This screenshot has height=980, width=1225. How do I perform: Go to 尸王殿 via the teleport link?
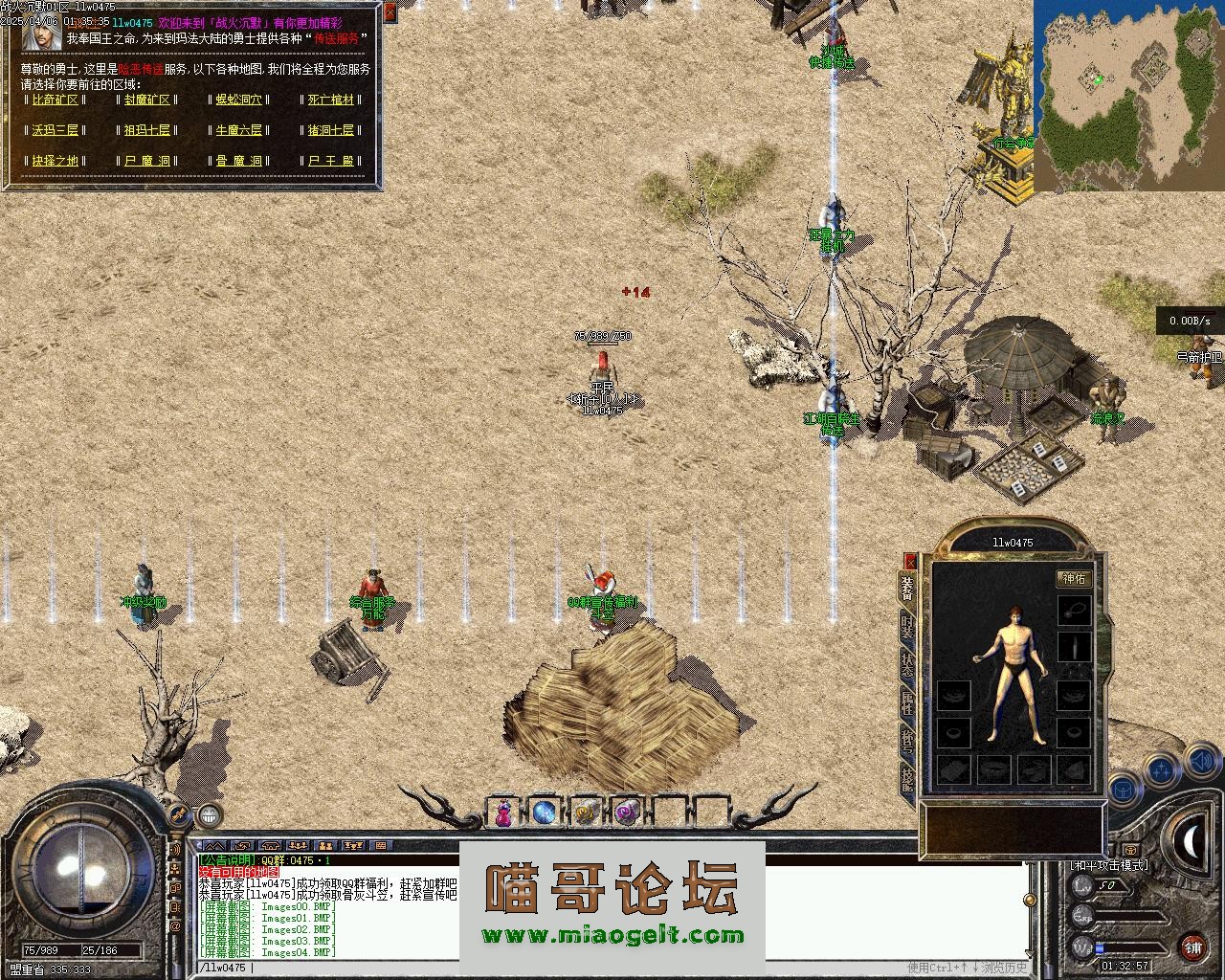(x=331, y=161)
